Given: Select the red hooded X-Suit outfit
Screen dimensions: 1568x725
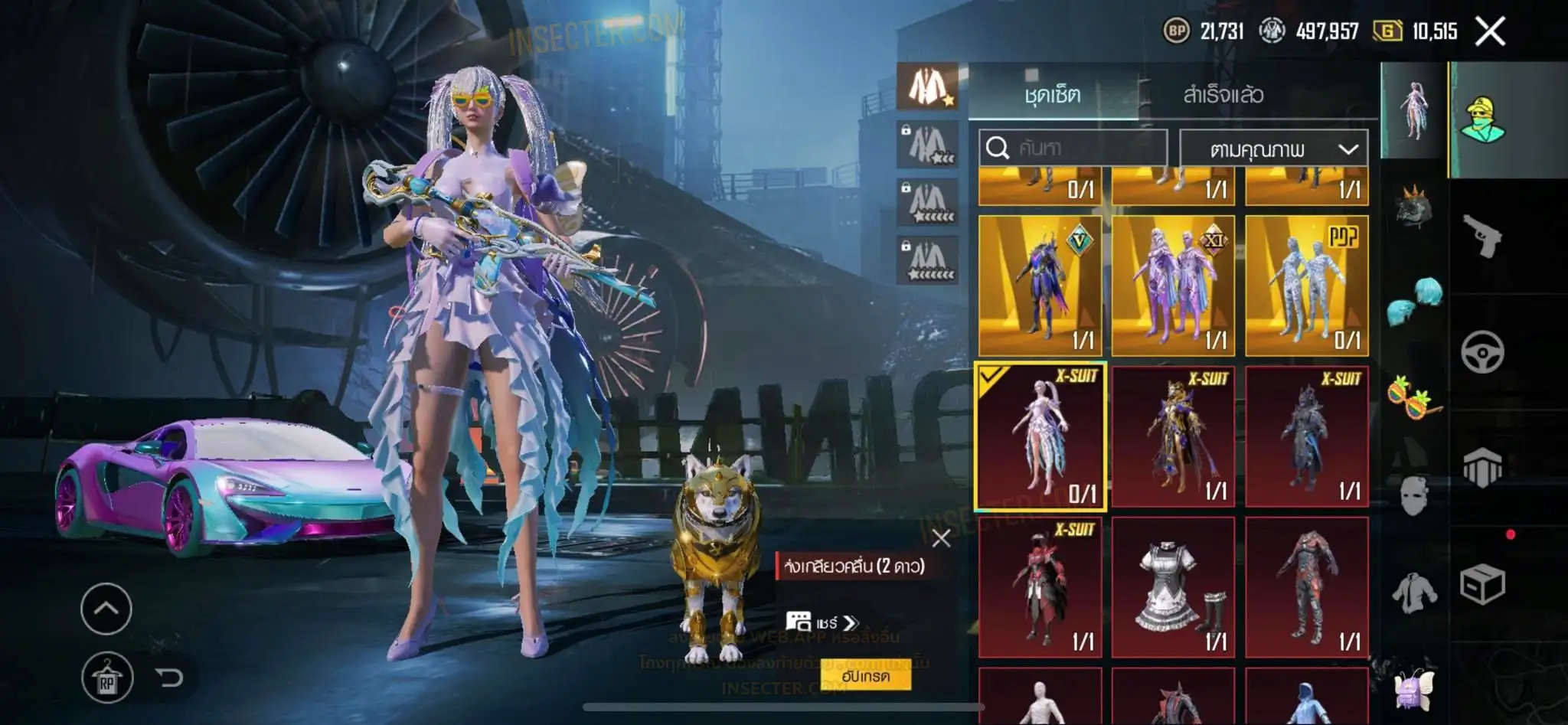Looking at the screenshot, I should [x=1040, y=587].
